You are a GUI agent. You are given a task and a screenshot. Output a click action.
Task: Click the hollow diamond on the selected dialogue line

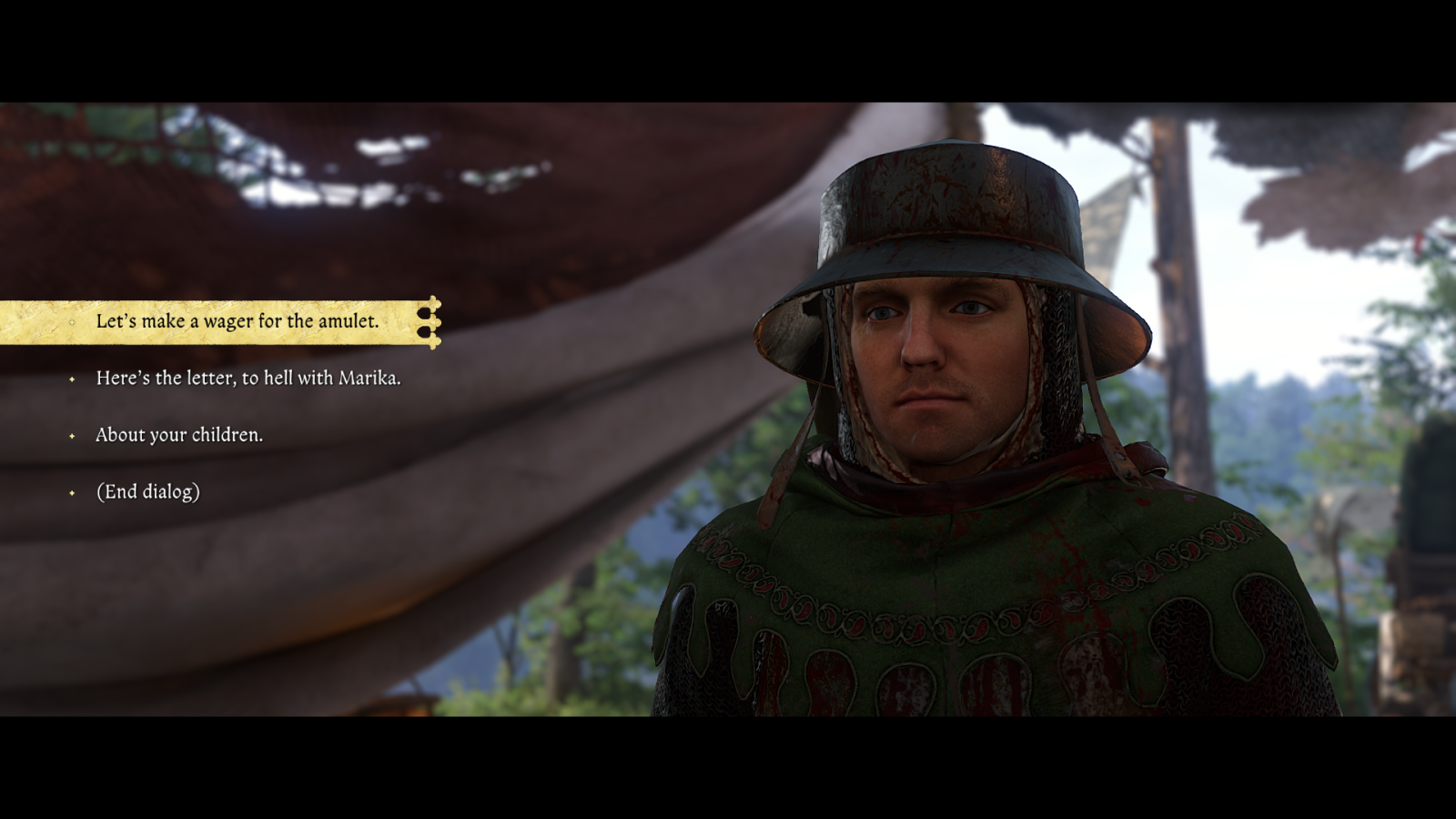click(71, 322)
